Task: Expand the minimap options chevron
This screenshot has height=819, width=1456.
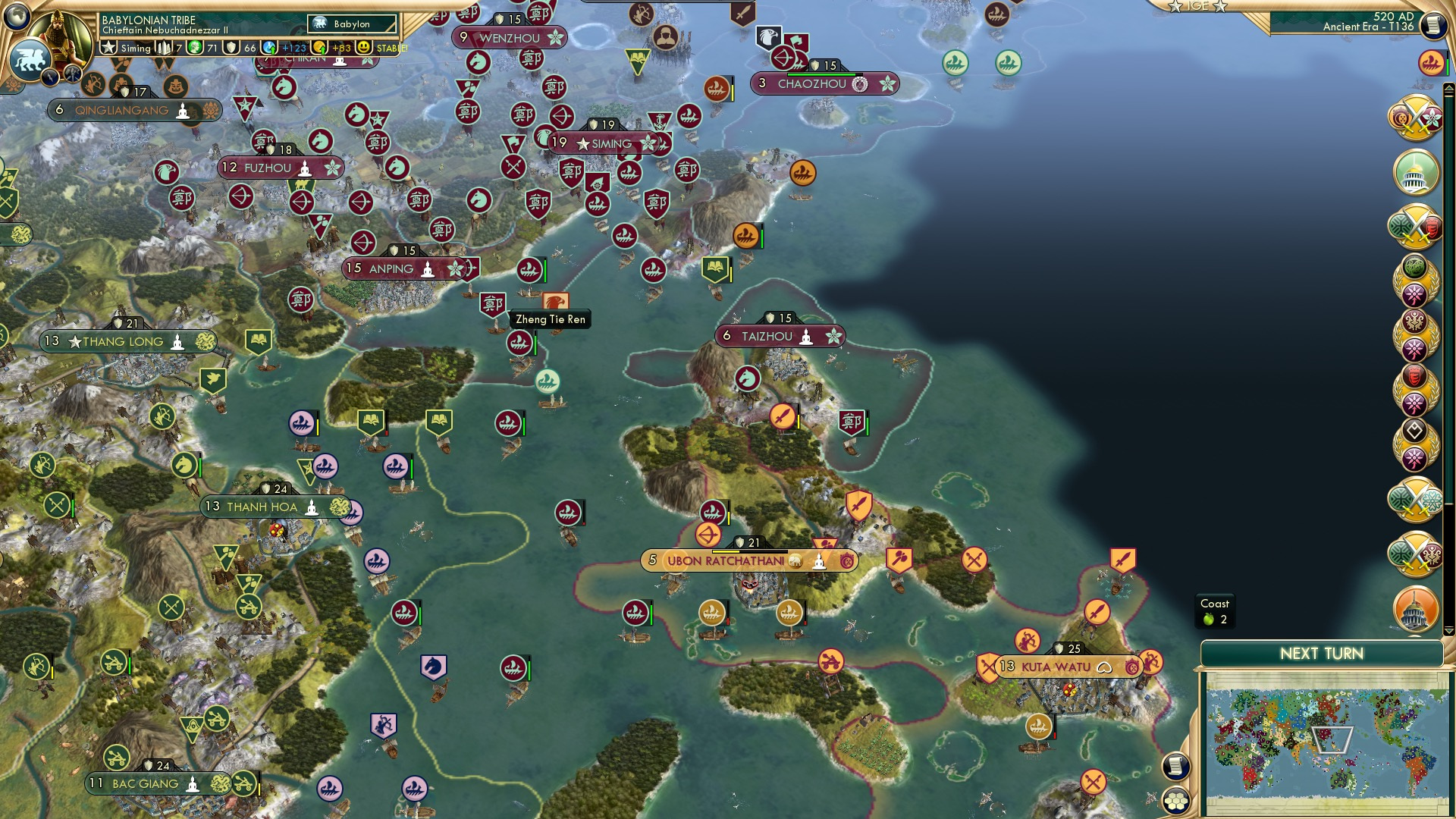Action: 1448,630
